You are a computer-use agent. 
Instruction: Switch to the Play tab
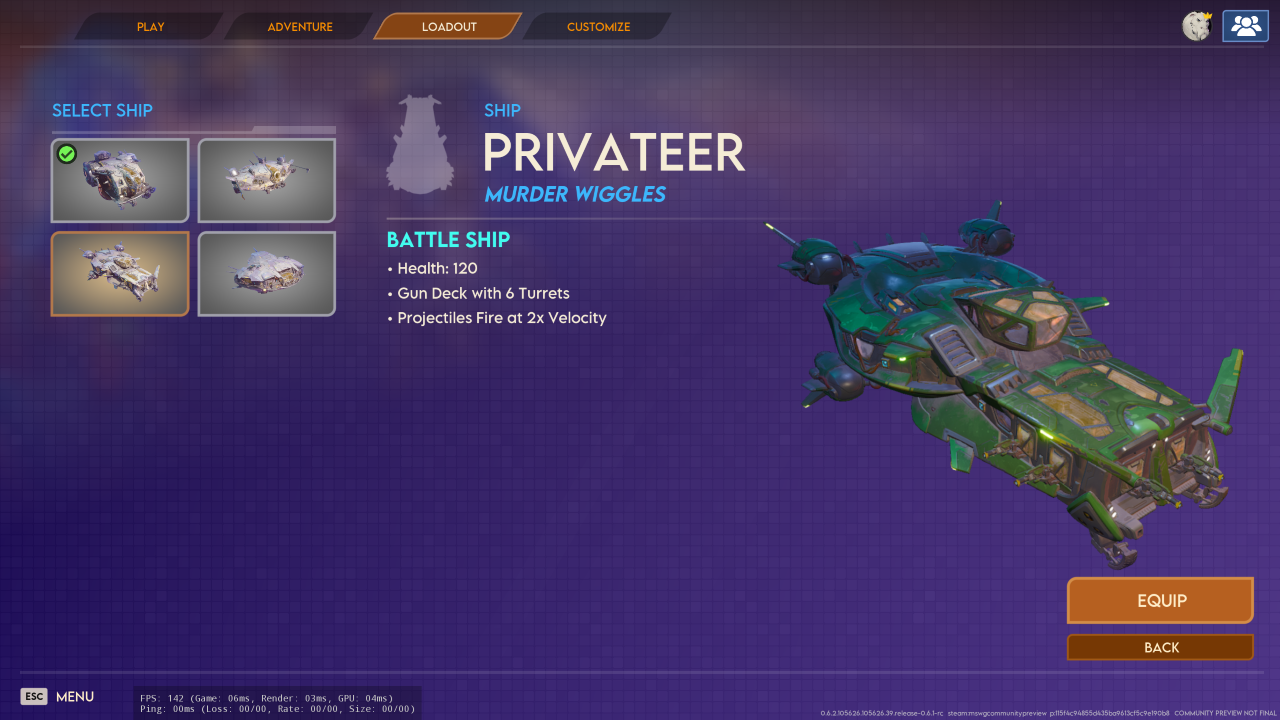coord(150,27)
